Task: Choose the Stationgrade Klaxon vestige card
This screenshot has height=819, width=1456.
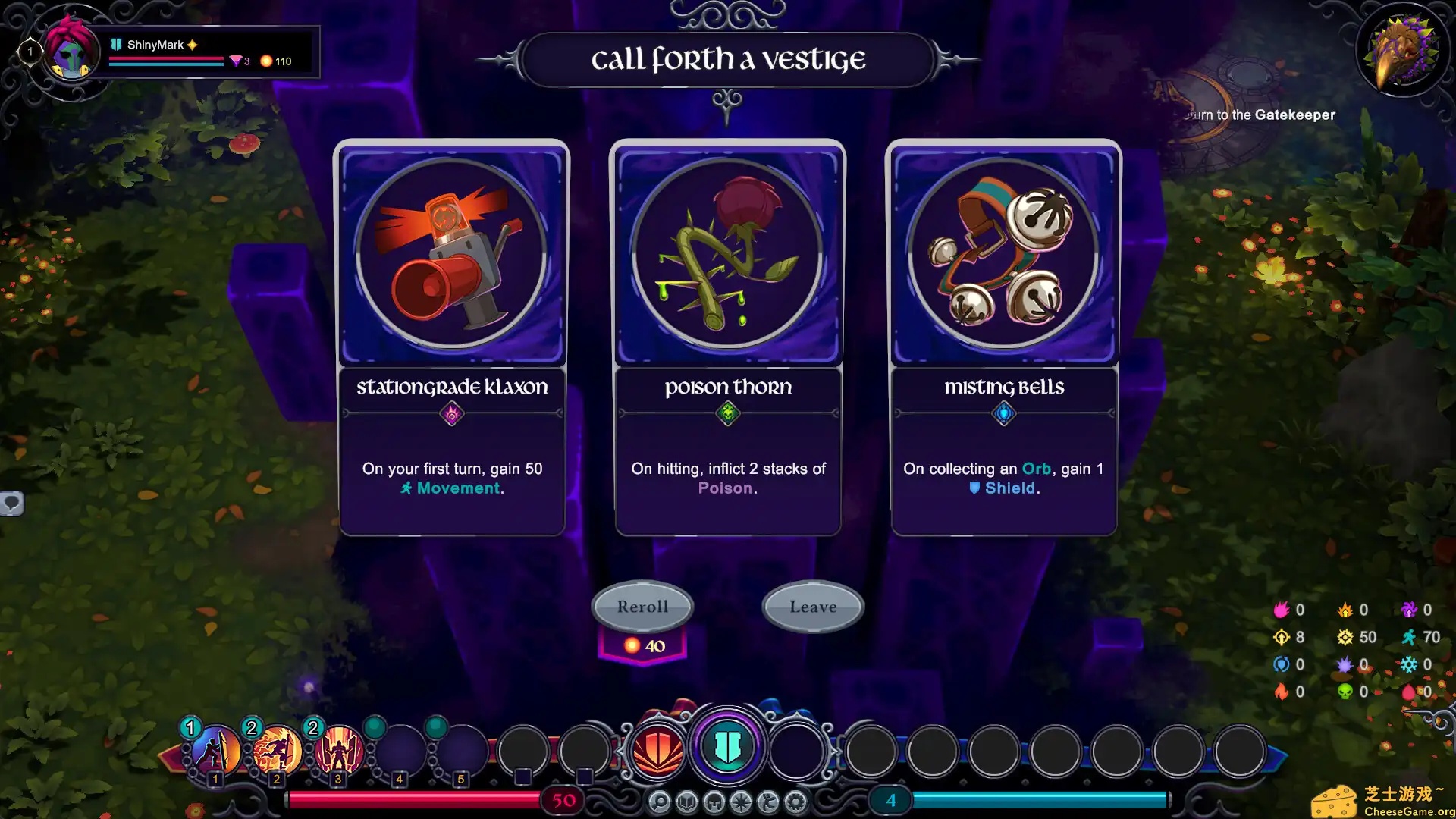Action: coord(452,337)
